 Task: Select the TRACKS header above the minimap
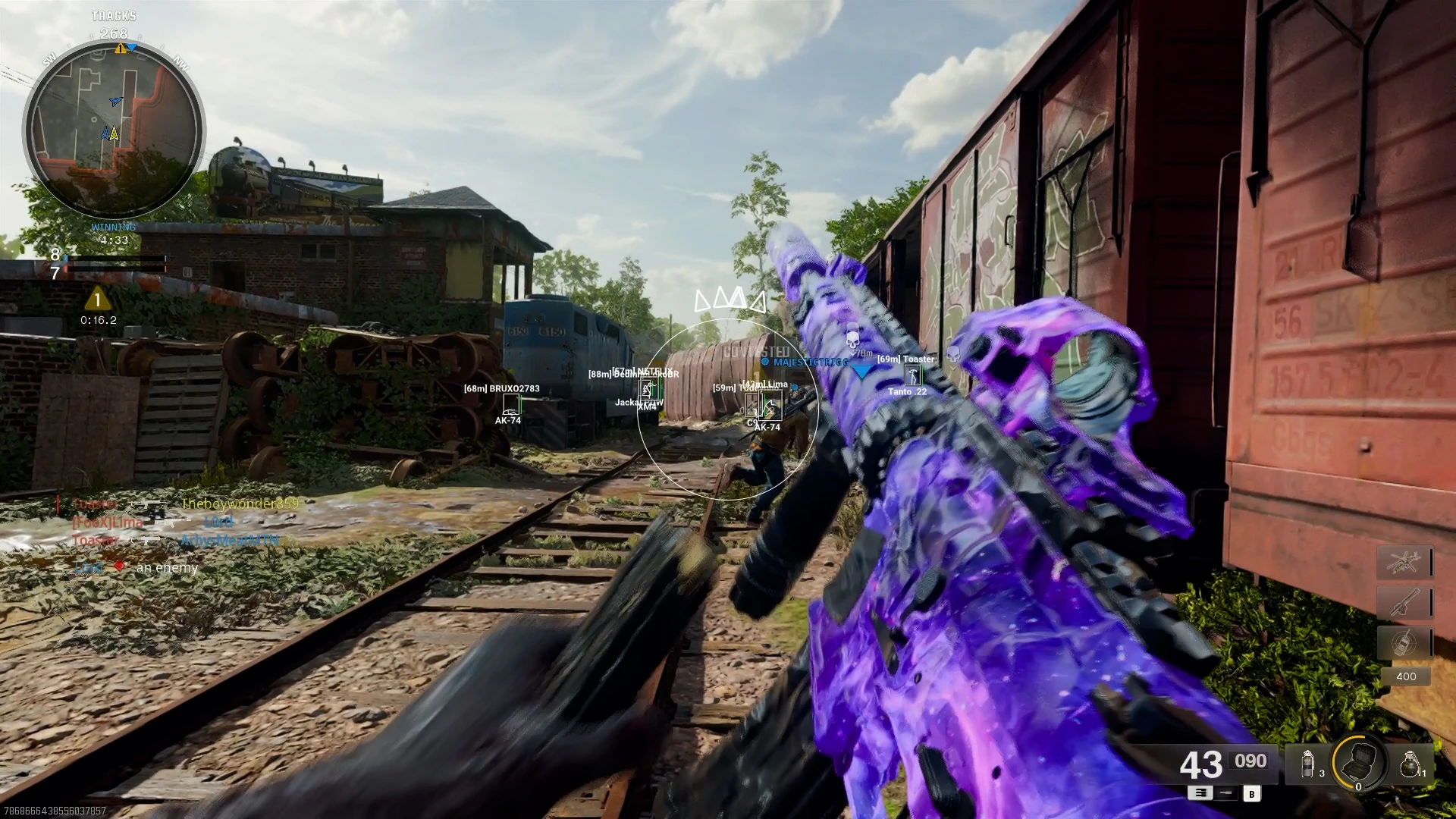click(112, 16)
